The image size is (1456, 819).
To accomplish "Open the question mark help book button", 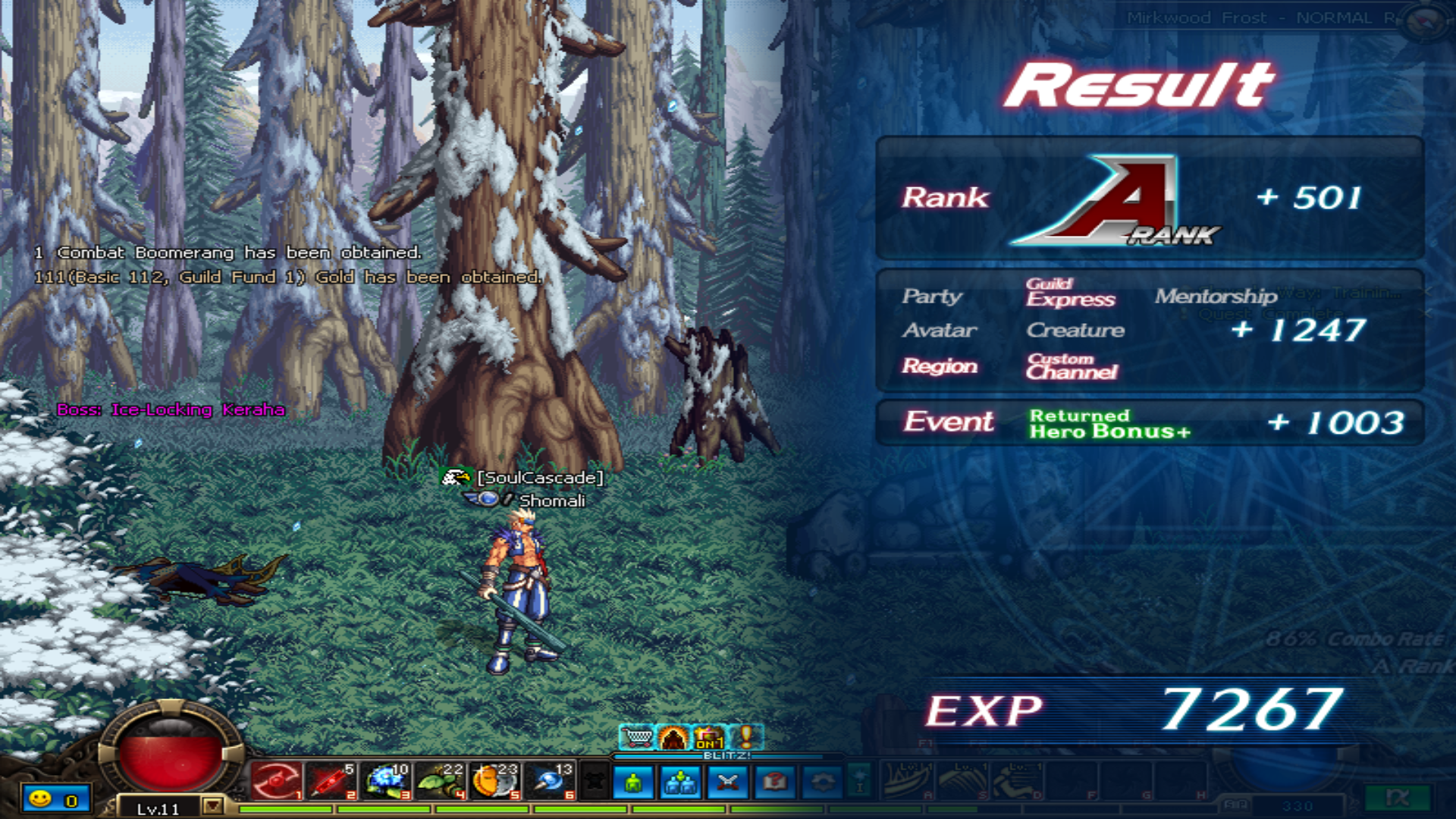I will click(x=775, y=783).
